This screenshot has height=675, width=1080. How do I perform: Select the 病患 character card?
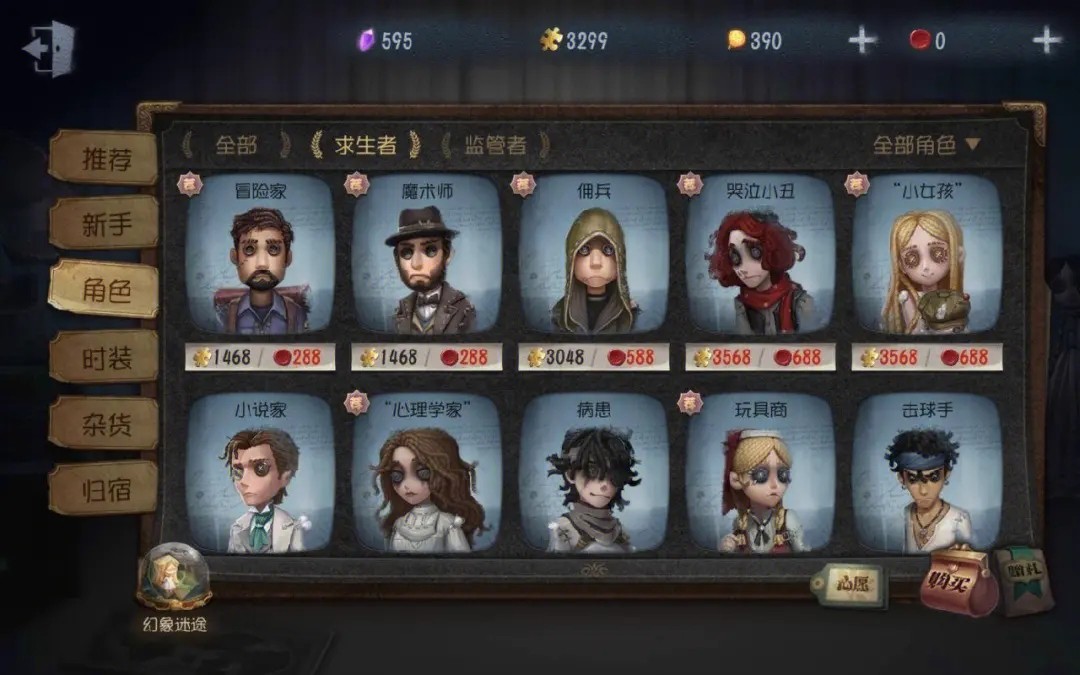[x=593, y=475]
